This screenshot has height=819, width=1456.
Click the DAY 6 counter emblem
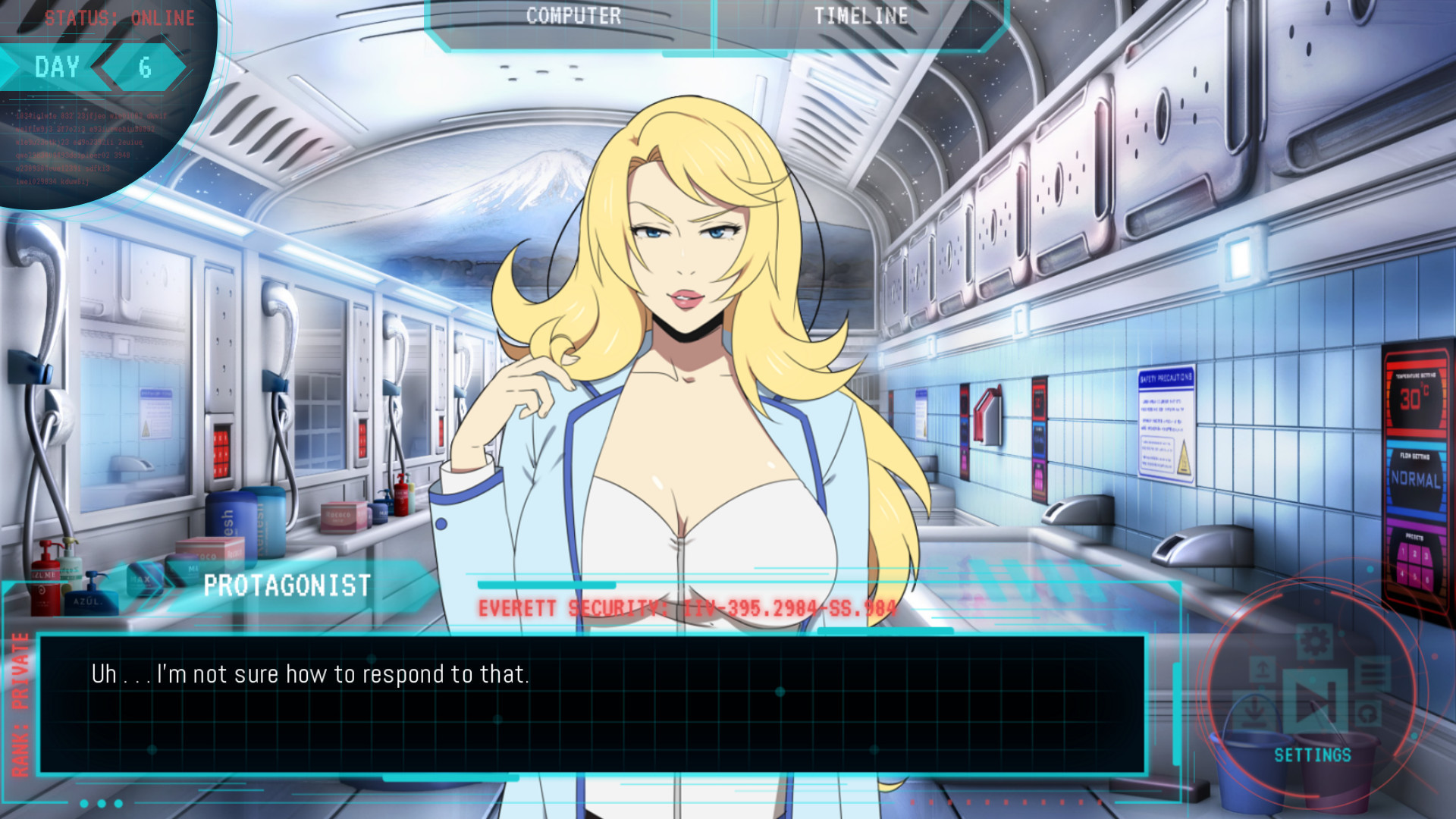click(x=99, y=67)
